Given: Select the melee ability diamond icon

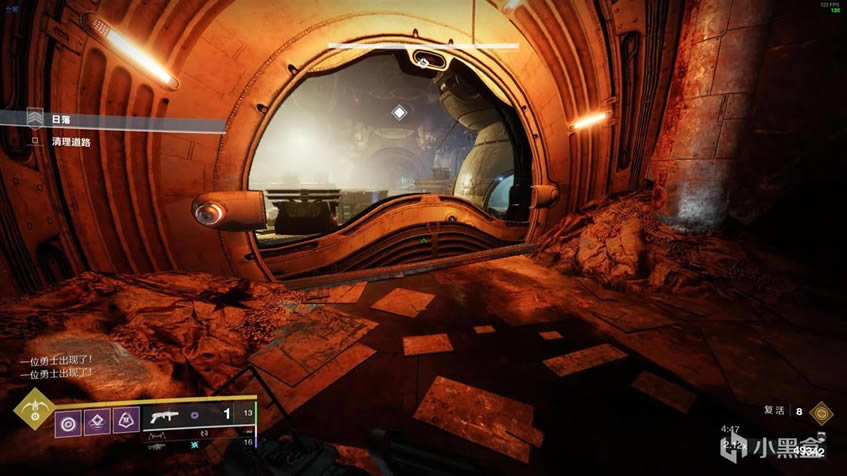Looking at the screenshot, I should [x=98, y=420].
